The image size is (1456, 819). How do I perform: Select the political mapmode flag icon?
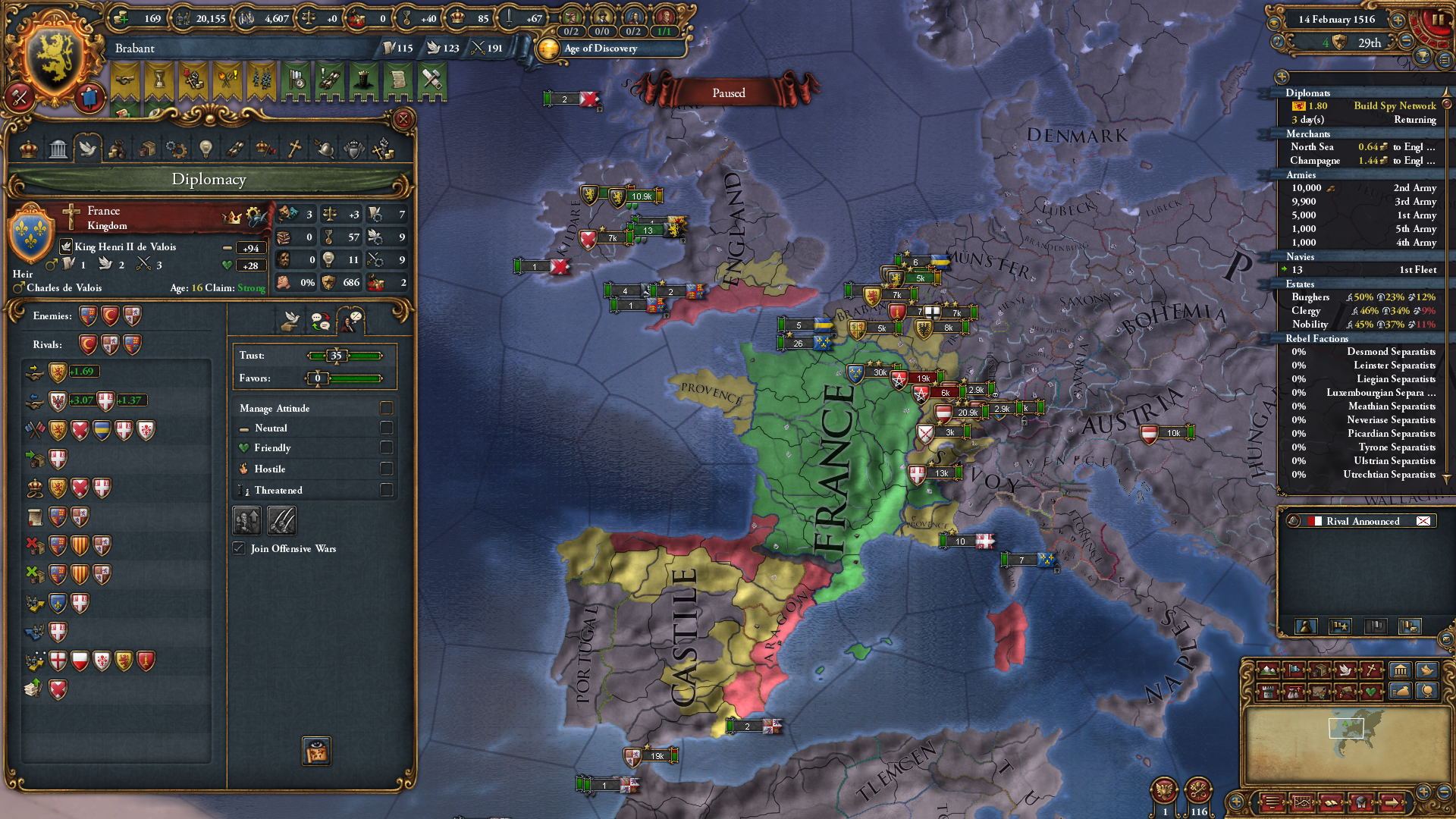click(x=1294, y=671)
